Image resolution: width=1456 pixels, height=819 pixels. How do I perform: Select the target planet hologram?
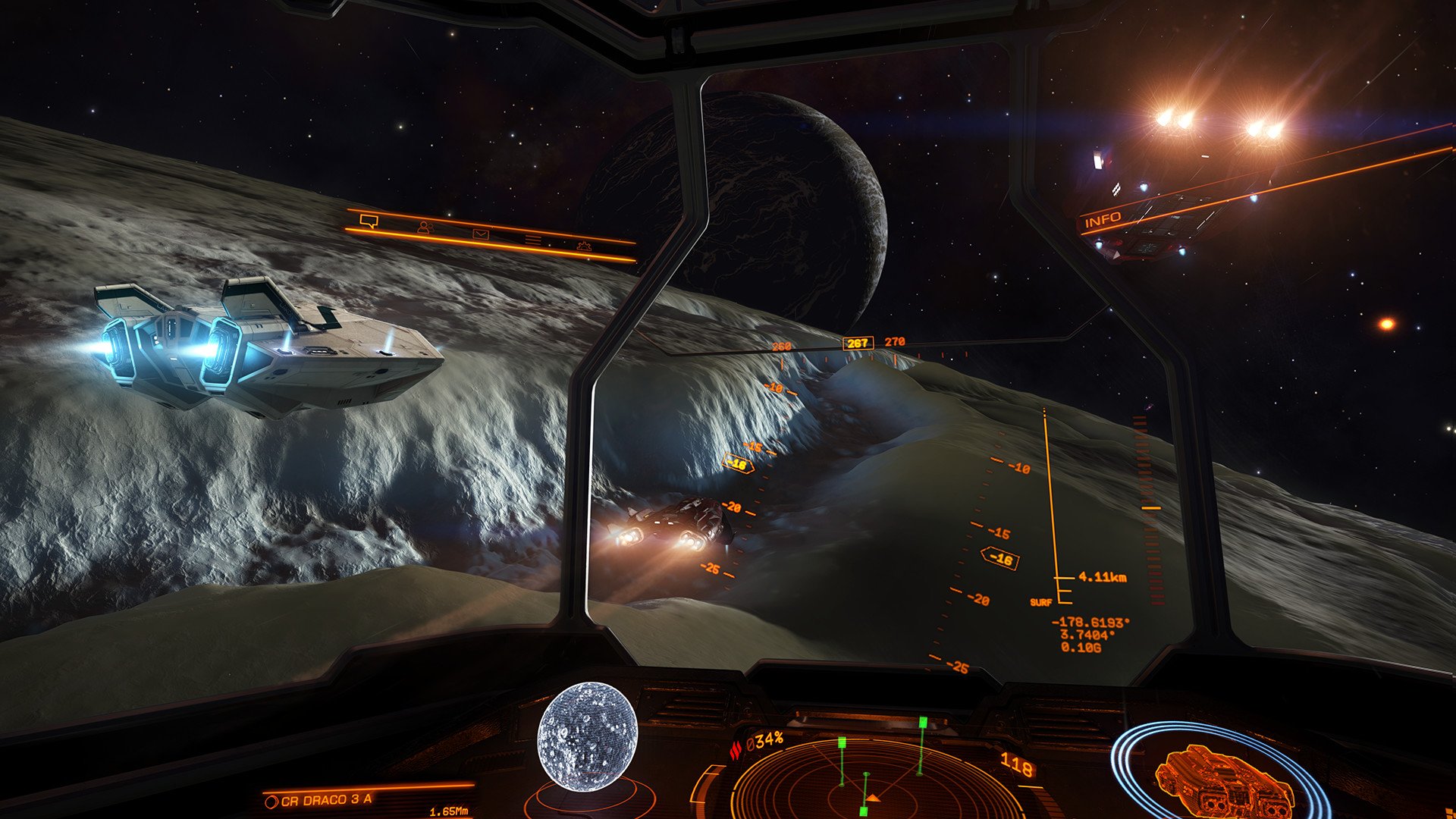tap(587, 737)
